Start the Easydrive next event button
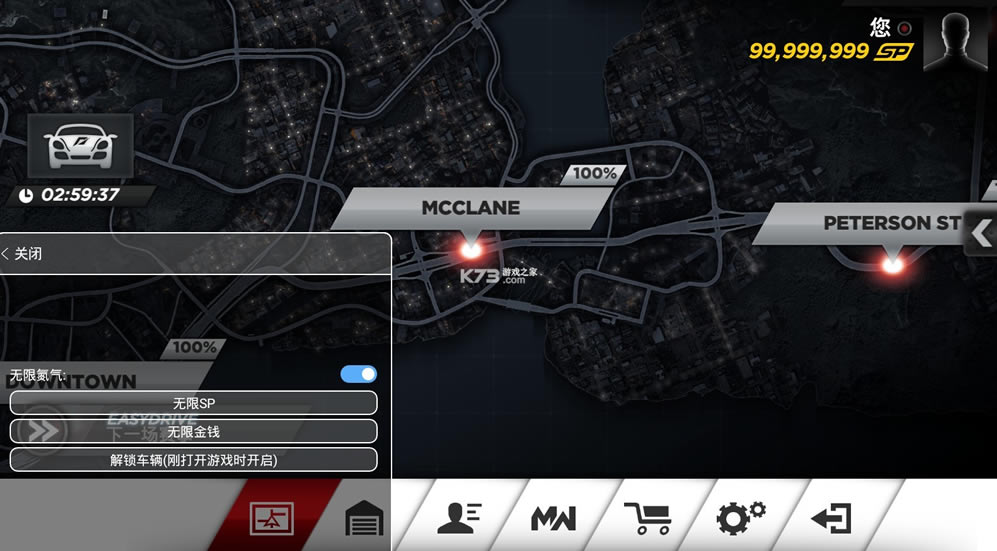997x551 pixels. (45, 431)
